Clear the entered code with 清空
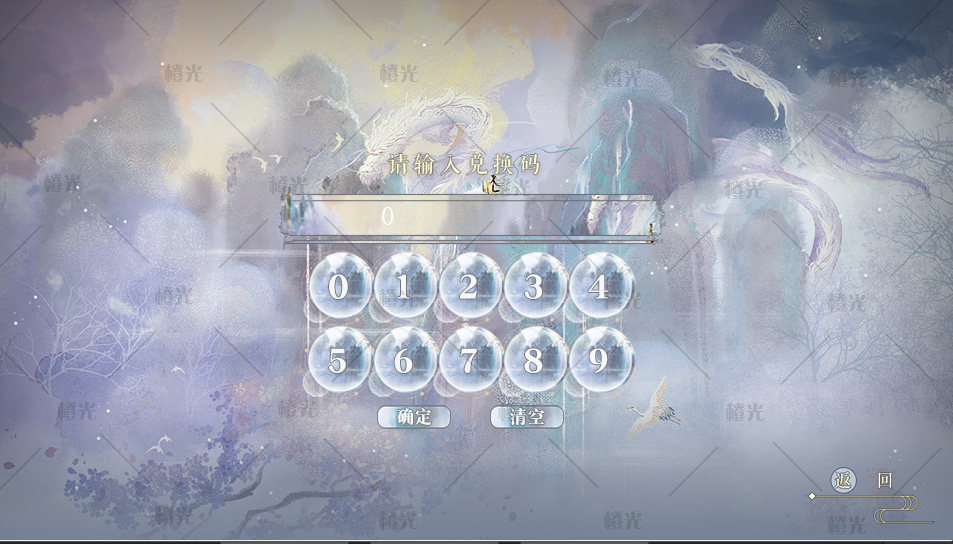The image size is (953, 544). tap(527, 417)
